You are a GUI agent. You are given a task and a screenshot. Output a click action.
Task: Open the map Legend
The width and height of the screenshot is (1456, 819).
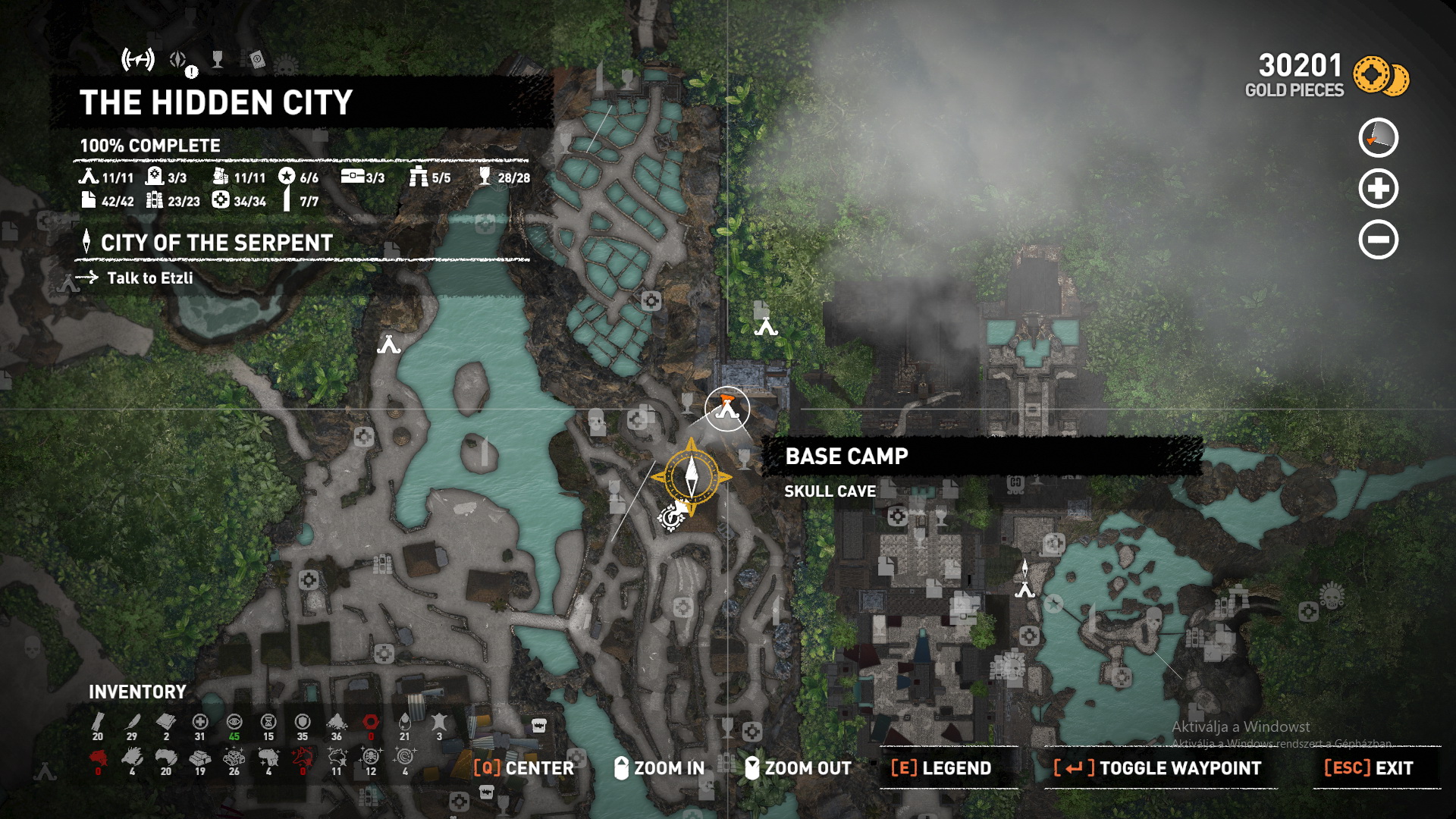point(941,768)
